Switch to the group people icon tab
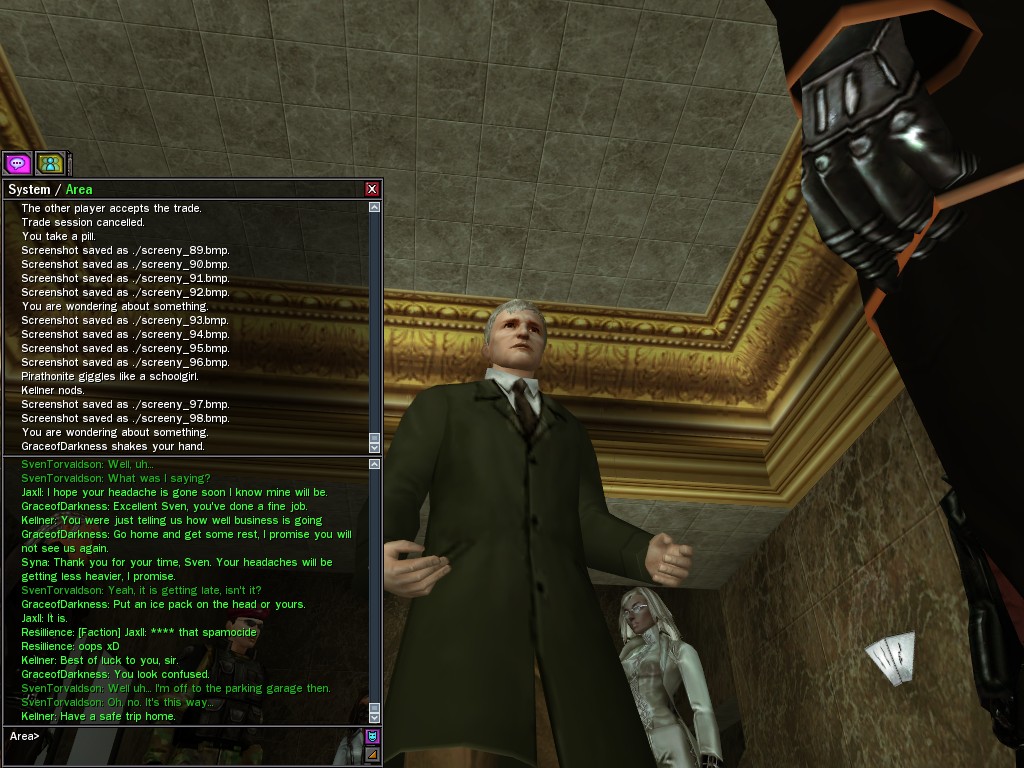Viewport: 1024px width, 768px height. pyautogui.click(x=49, y=163)
